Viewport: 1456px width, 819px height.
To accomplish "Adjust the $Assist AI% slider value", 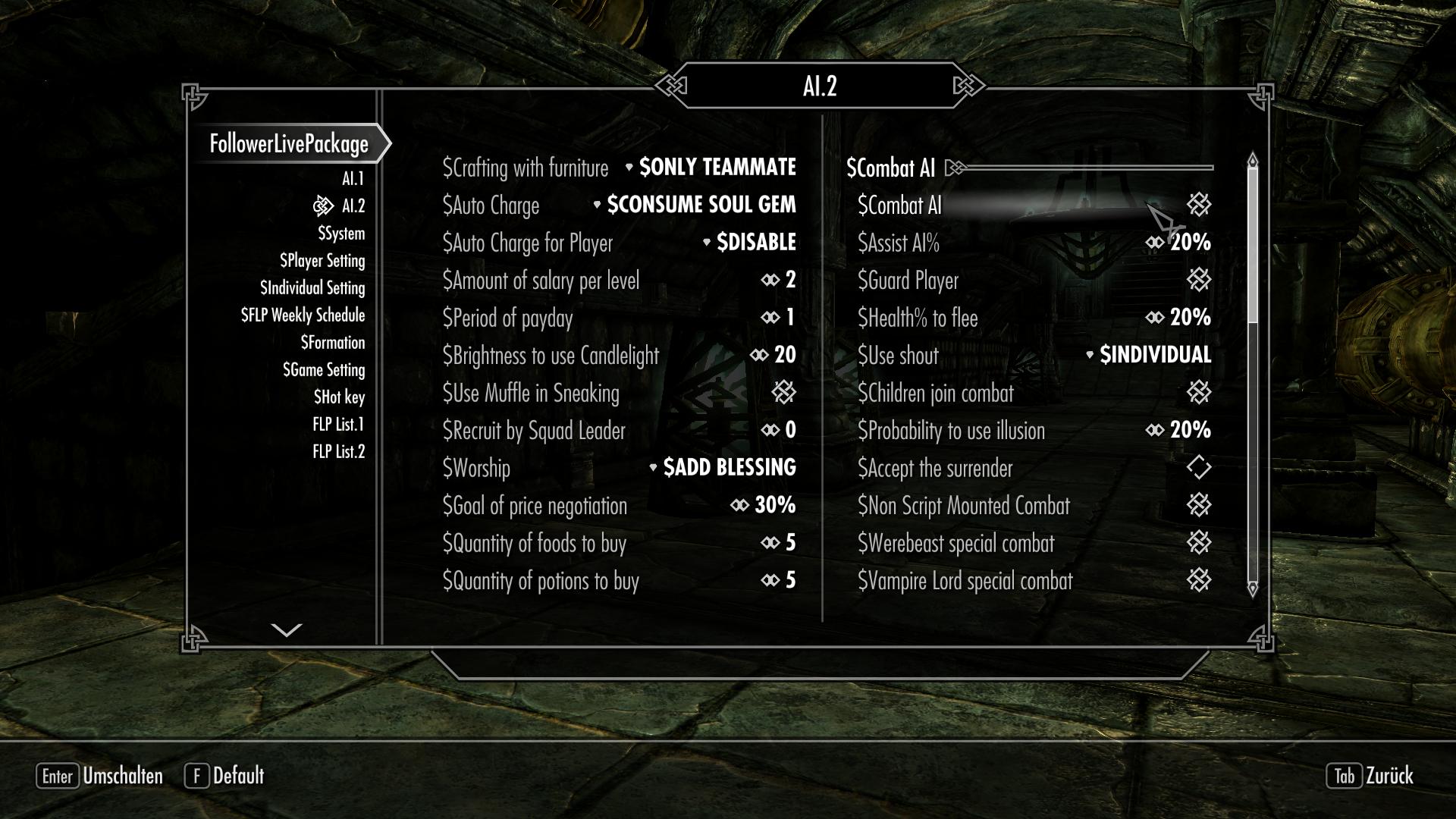I will (x=1156, y=243).
